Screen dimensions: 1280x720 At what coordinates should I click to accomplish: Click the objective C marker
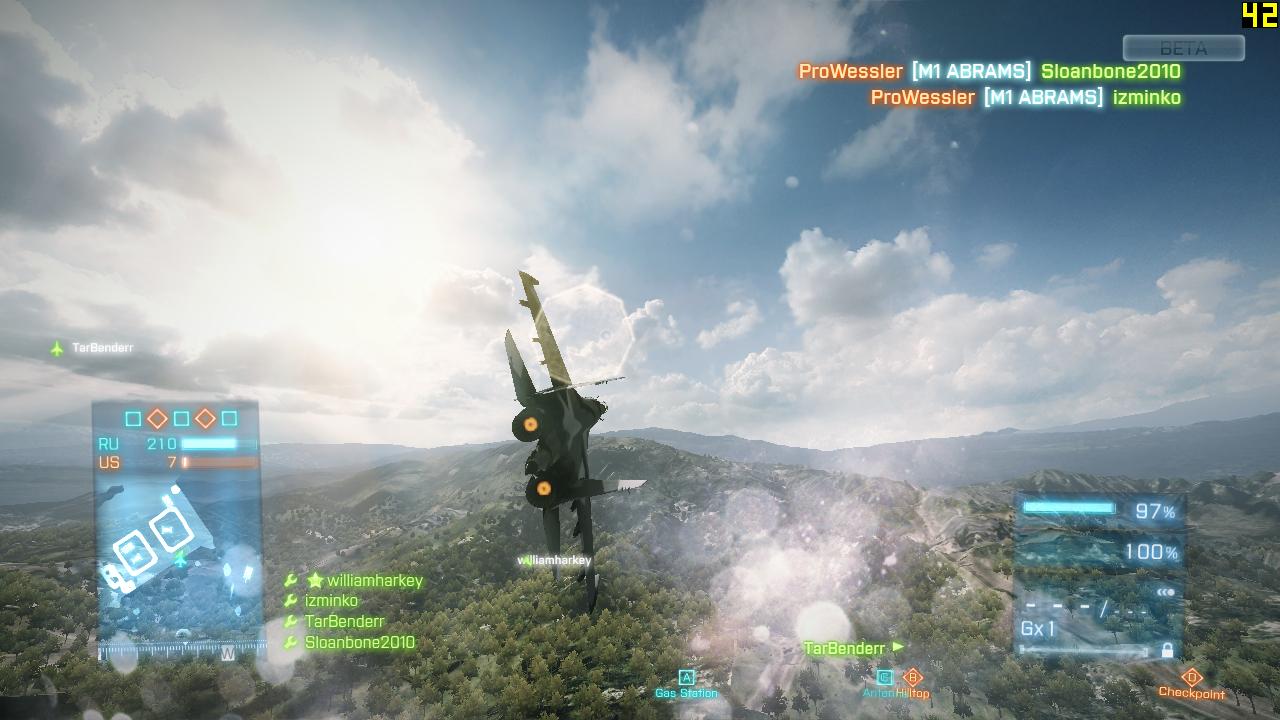pos(884,678)
